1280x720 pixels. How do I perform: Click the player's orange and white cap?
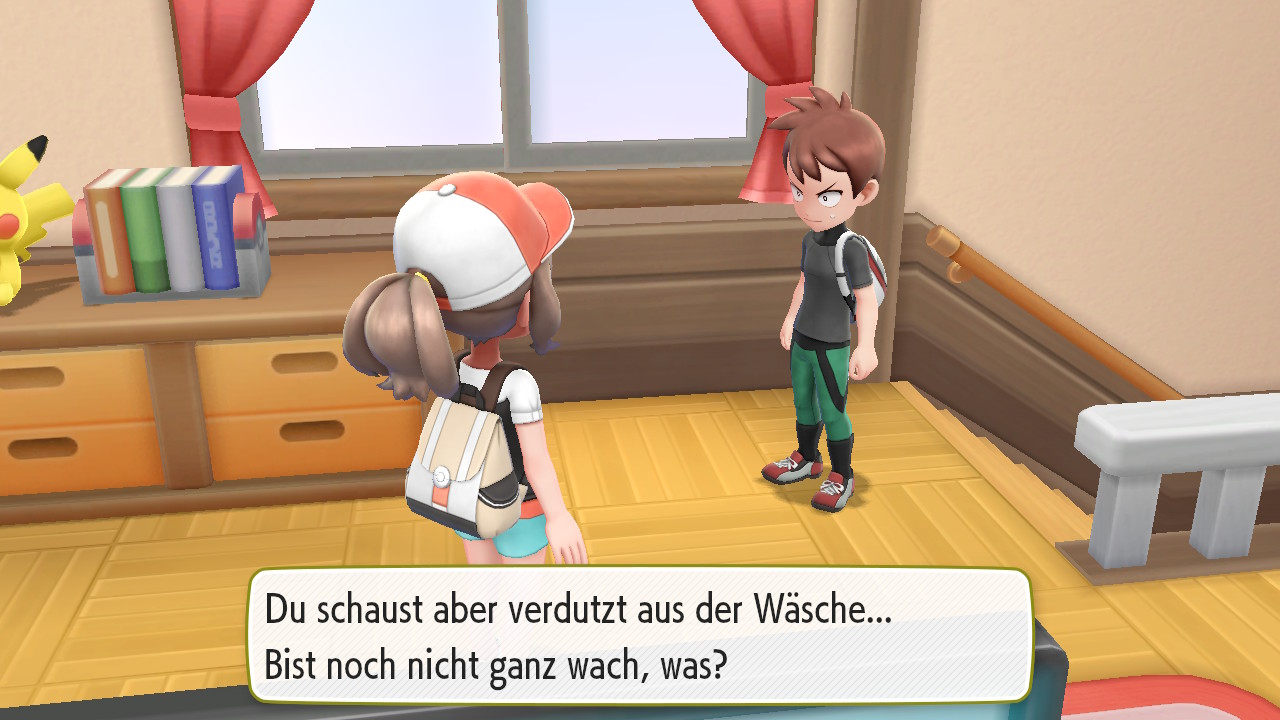tap(480, 230)
